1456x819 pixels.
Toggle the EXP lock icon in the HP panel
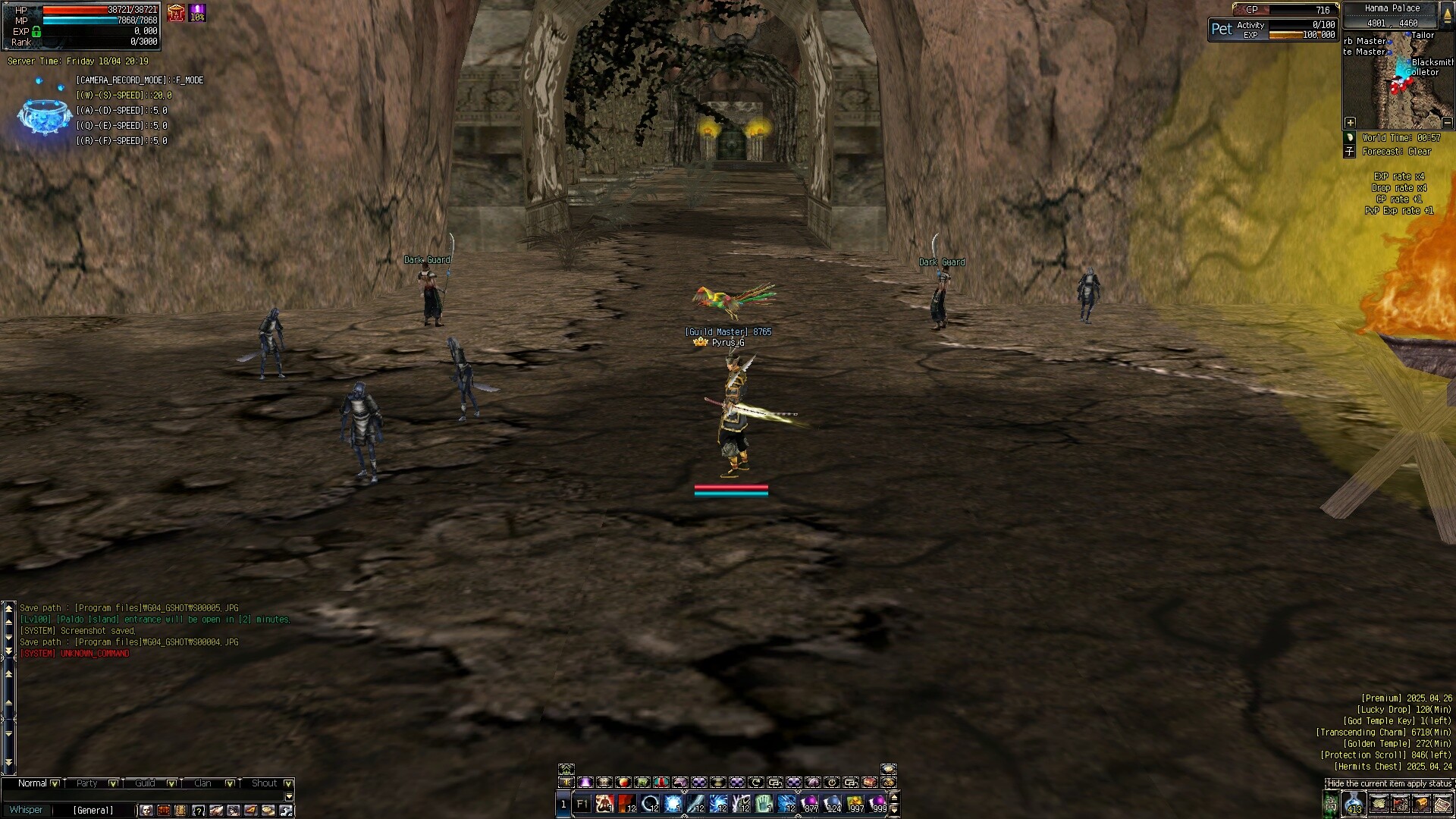coord(36,32)
